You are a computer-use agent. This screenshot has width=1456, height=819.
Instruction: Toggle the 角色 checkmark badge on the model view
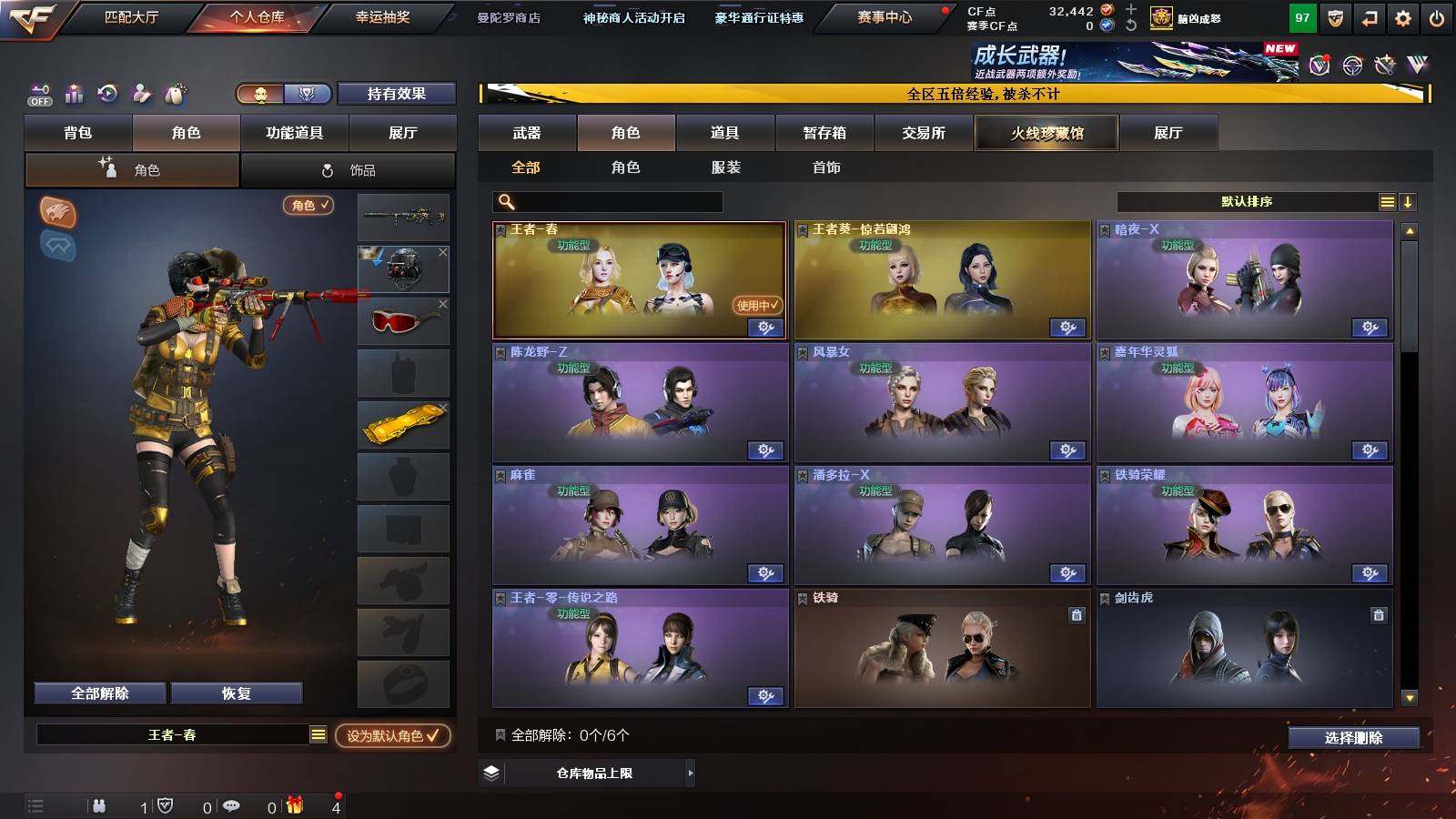[x=308, y=206]
